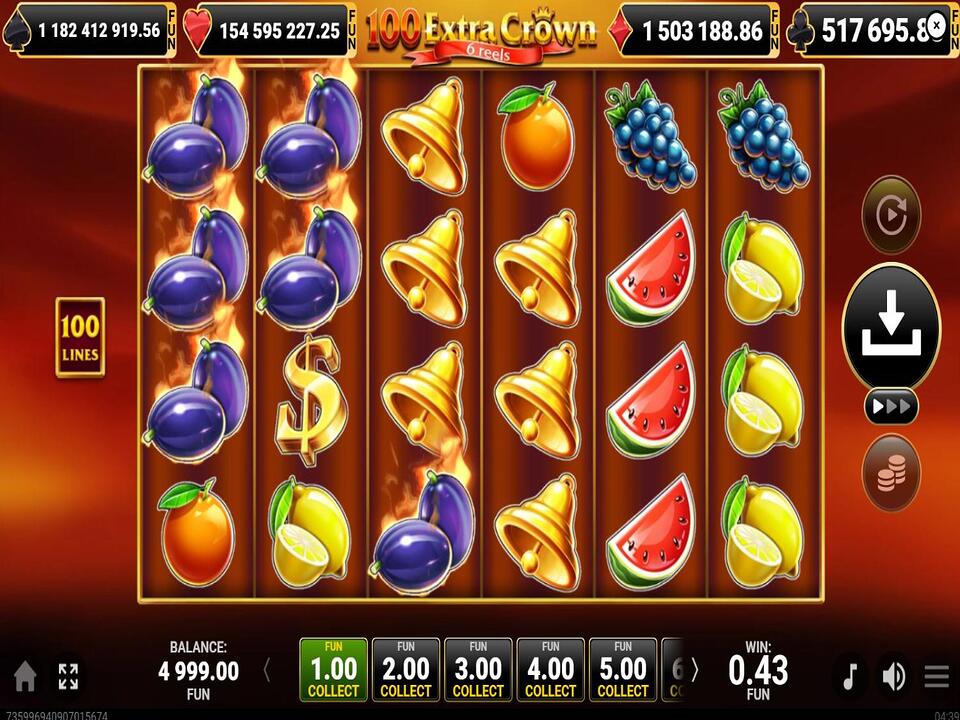Image resolution: width=960 pixels, height=720 pixels.
Task: Choose the 2.00 bet option
Action: click(x=406, y=670)
